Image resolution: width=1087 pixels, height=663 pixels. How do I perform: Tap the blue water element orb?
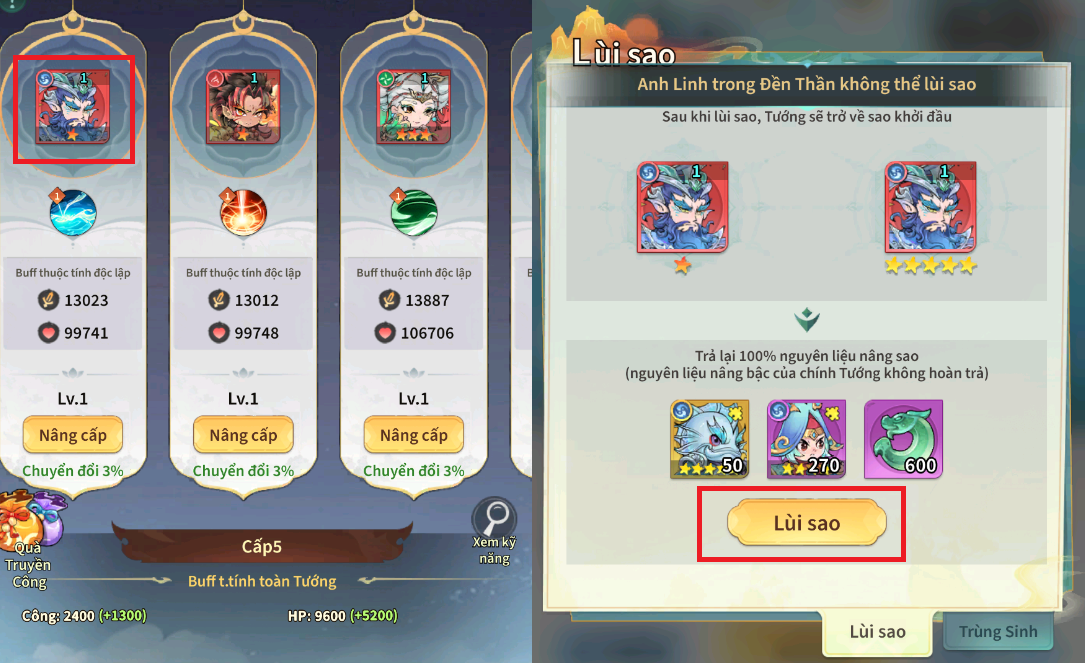point(73,212)
